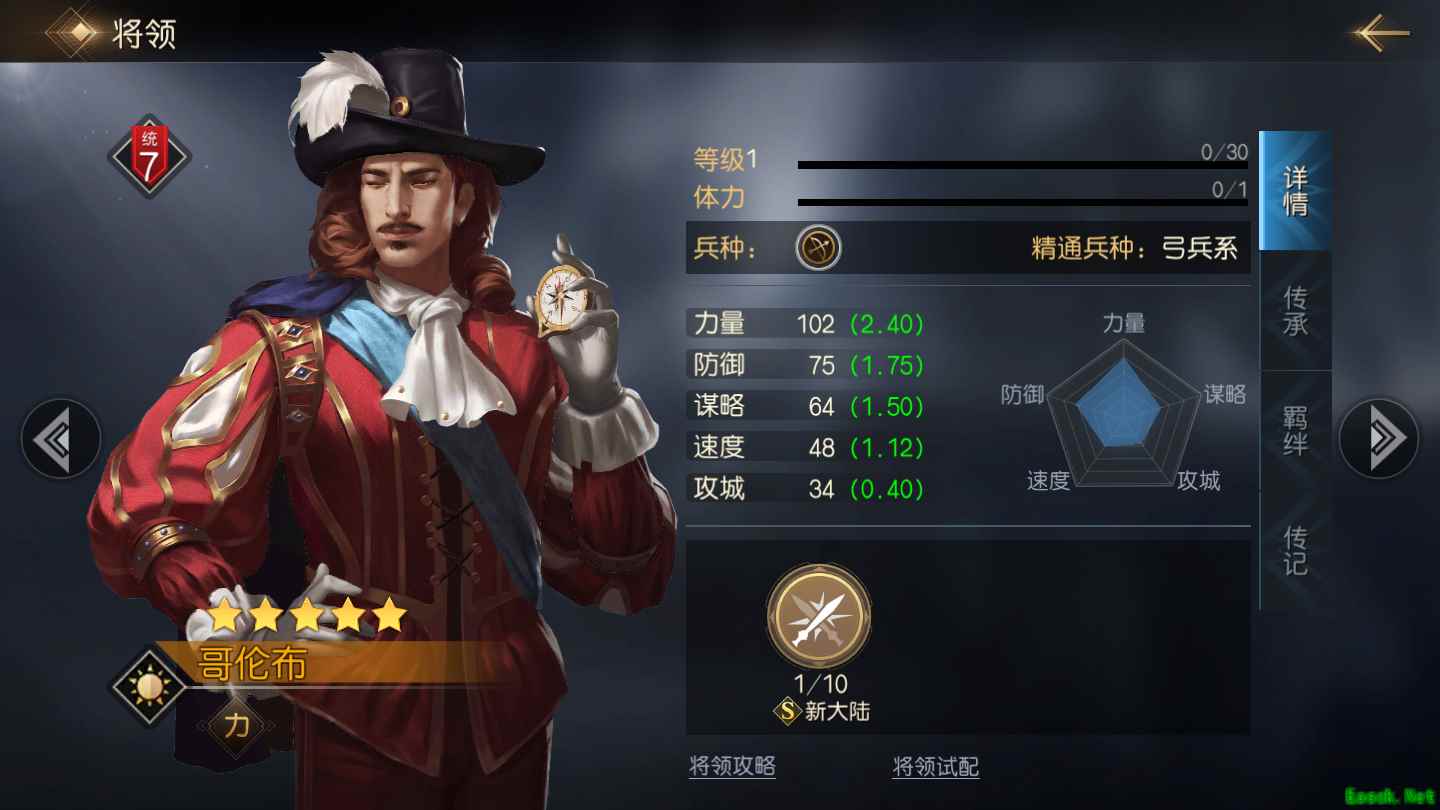Open the 羁绊 tab
Viewport: 1440px width, 810px height.
[x=1295, y=432]
